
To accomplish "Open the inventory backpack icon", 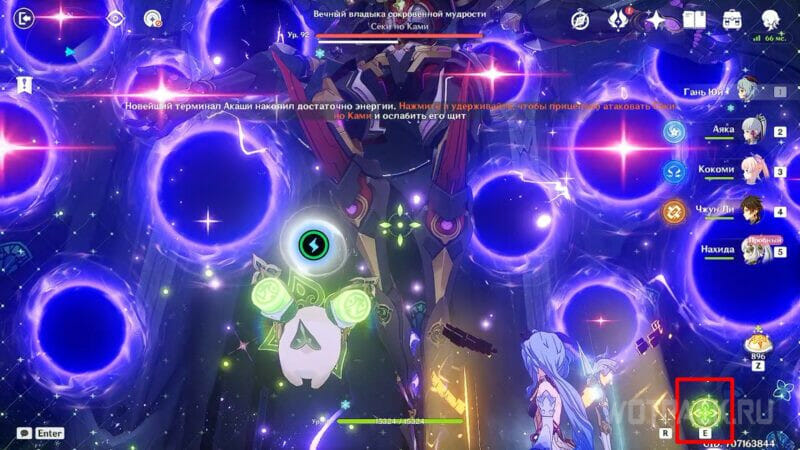I will coord(732,18).
